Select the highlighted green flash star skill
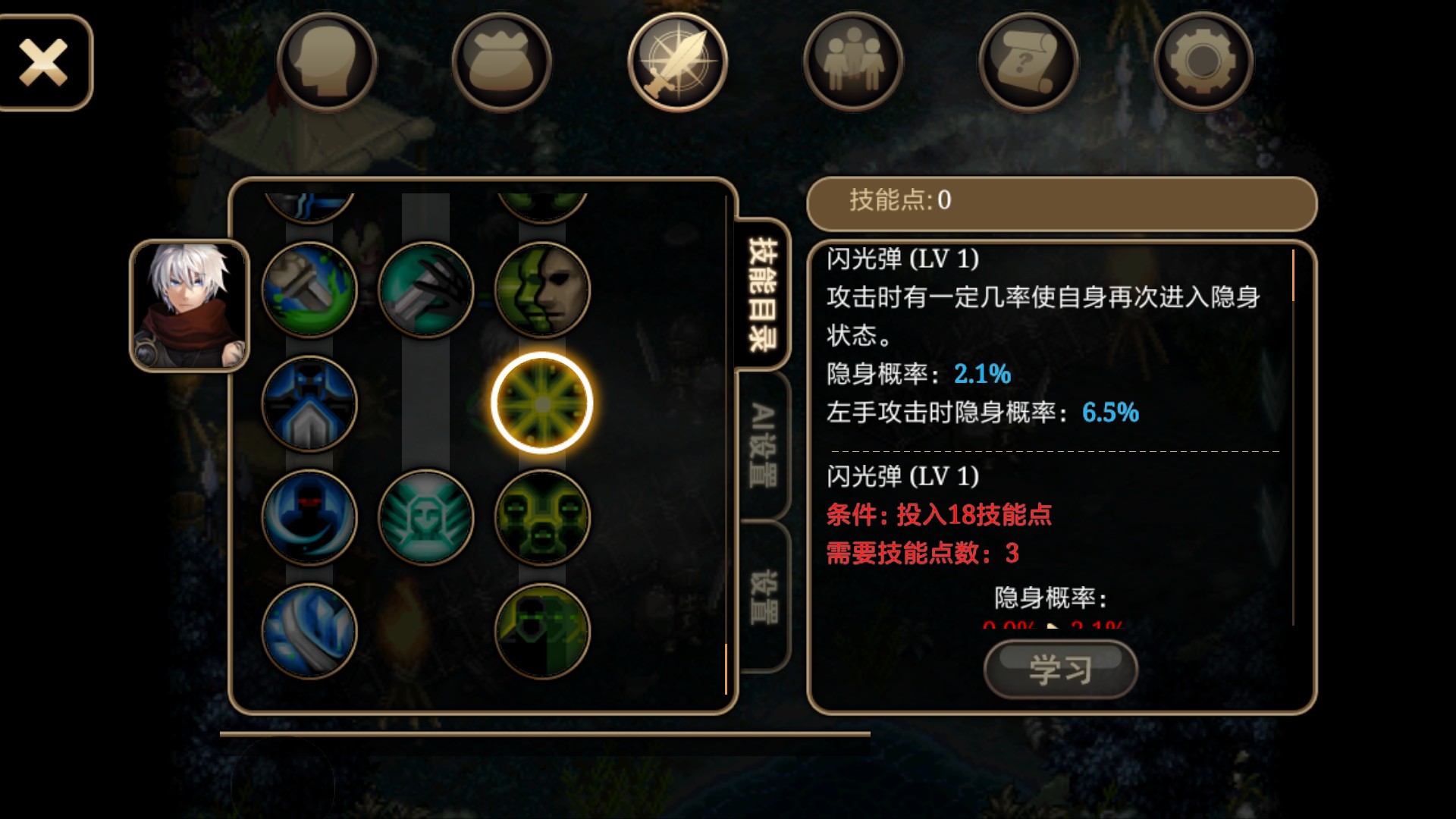The image size is (1456, 819). (x=541, y=403)
